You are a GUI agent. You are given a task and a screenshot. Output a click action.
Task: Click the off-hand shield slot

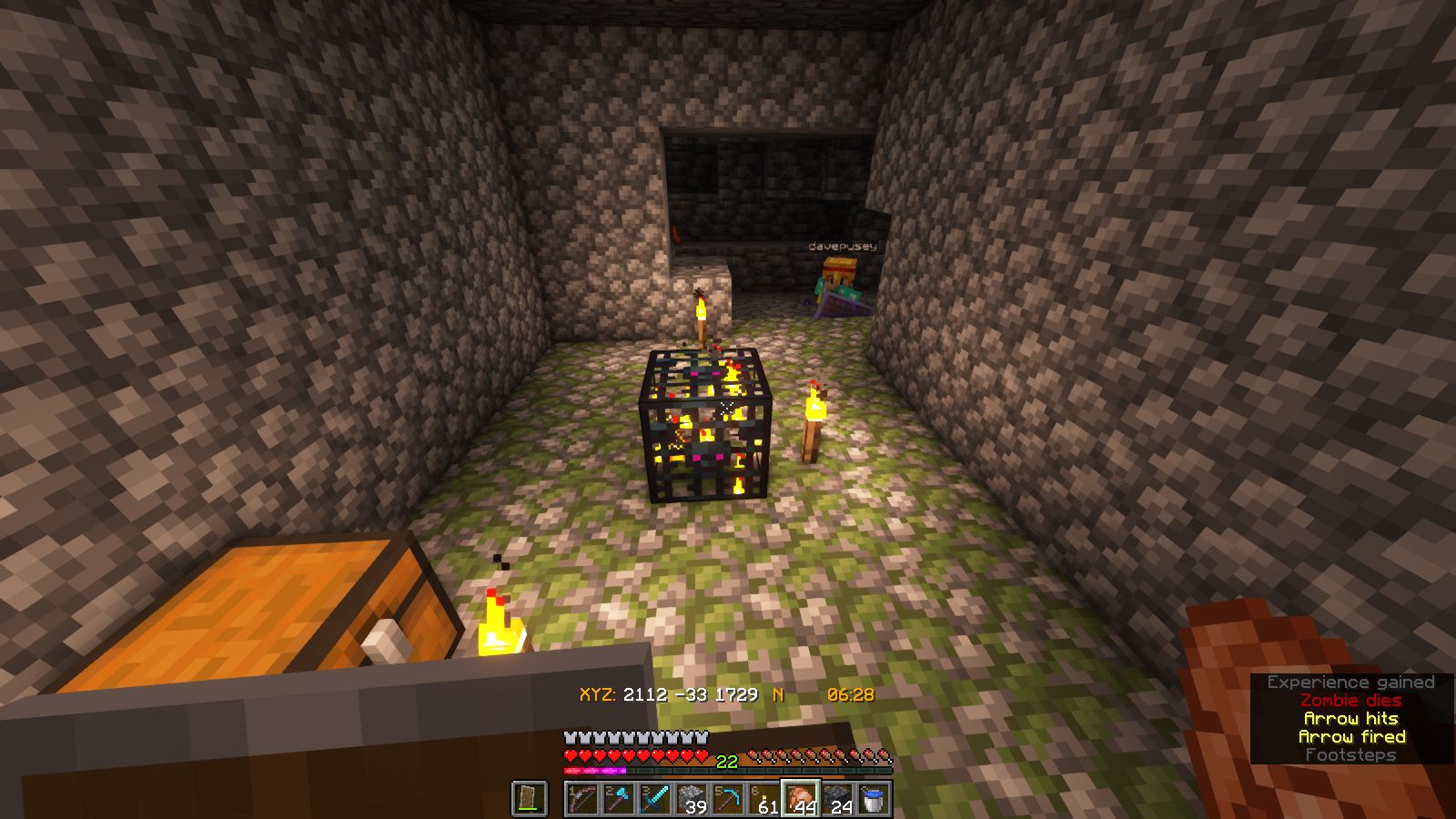tap(530, 799)
